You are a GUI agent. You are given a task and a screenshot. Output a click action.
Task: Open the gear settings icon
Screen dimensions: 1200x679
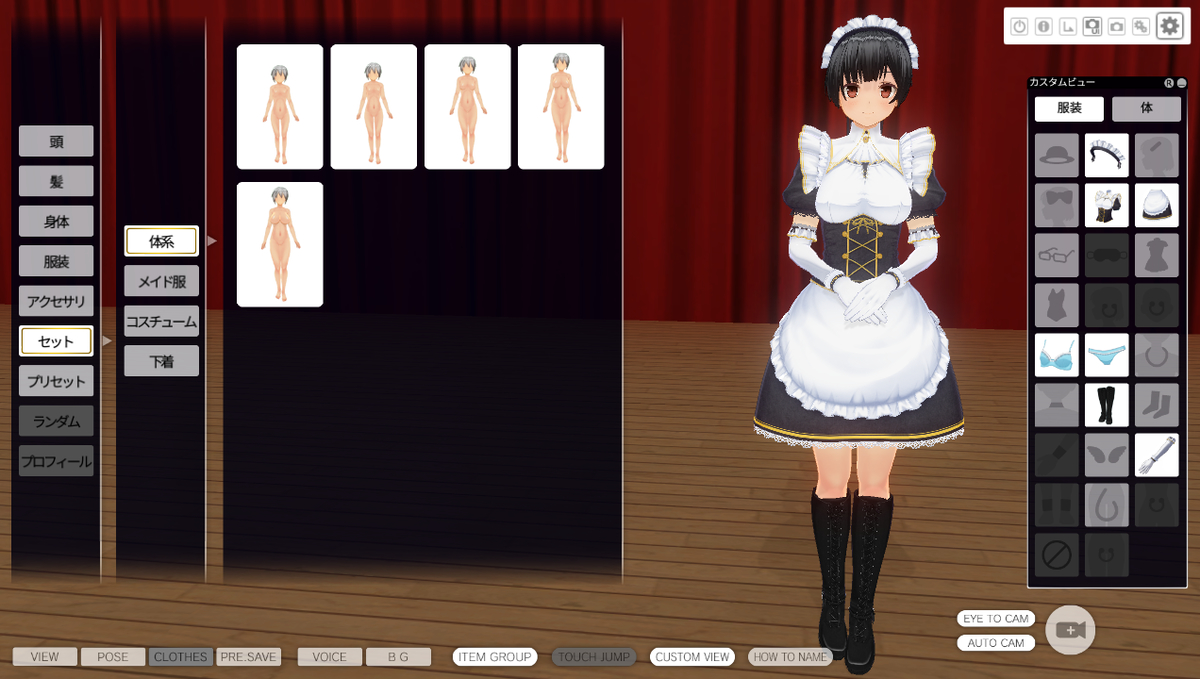pyautogui.click(x=1169, y=26)
